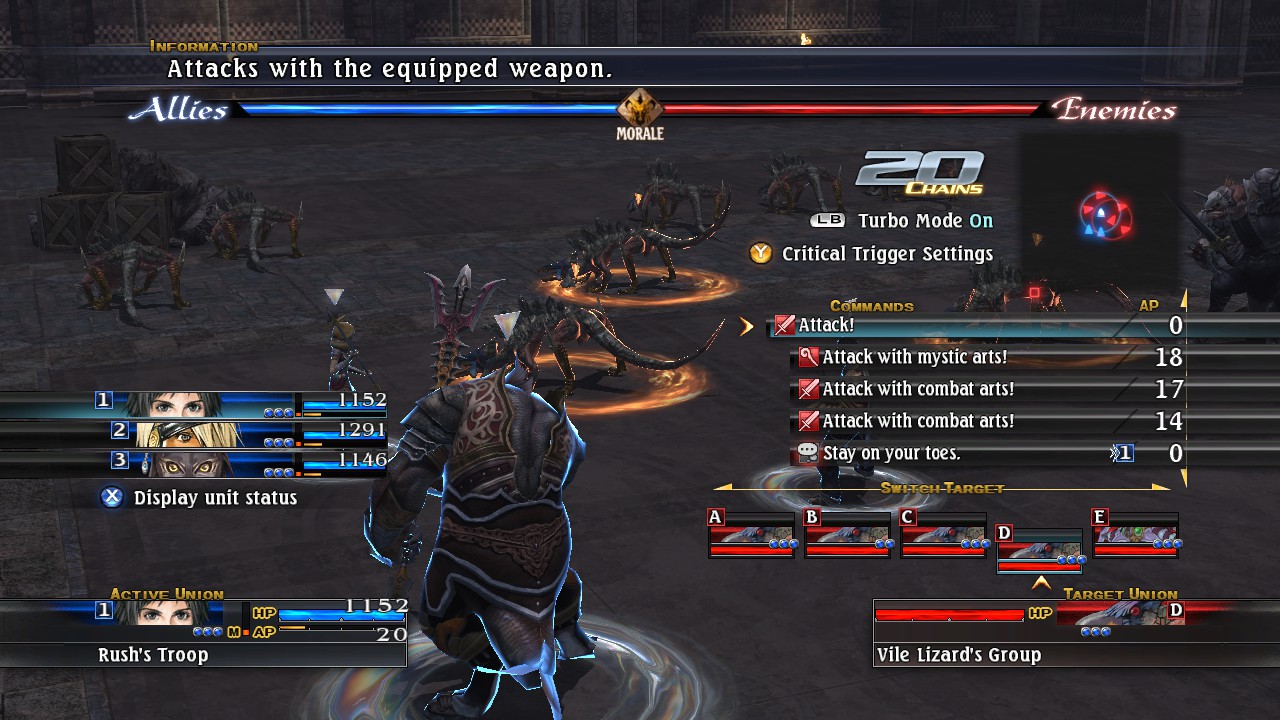The image size is (1280, 720).
Task: Target enemy union B
Action: point(847,535)
